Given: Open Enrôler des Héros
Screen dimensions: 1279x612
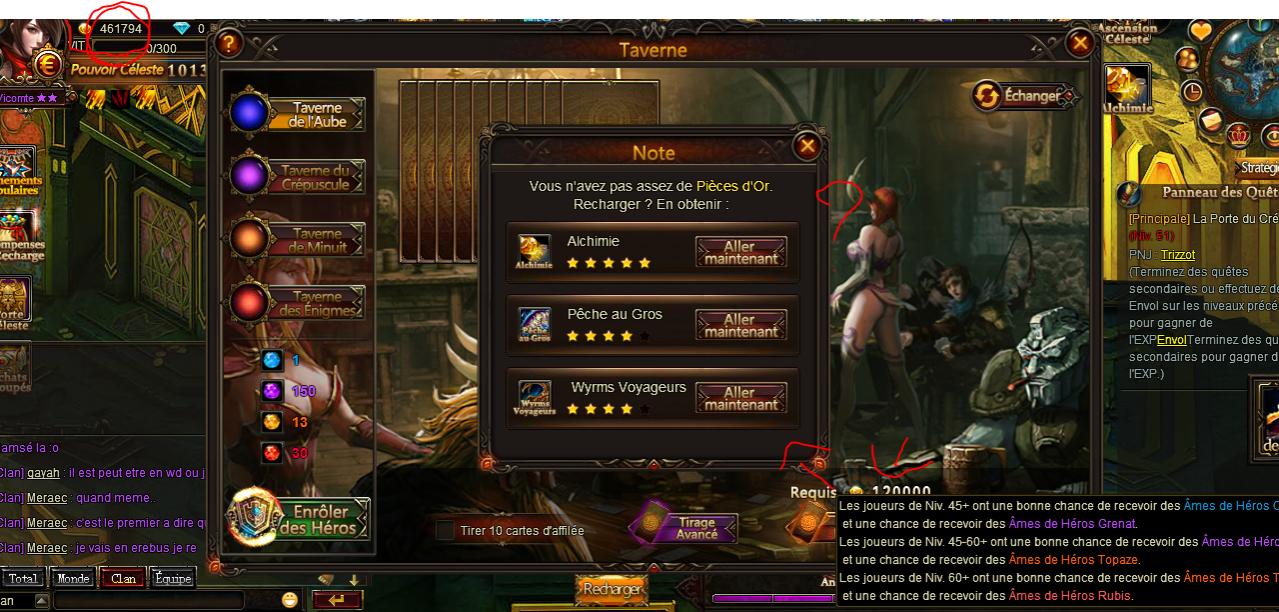Looking at the screenshot, I should click(300, 519).
